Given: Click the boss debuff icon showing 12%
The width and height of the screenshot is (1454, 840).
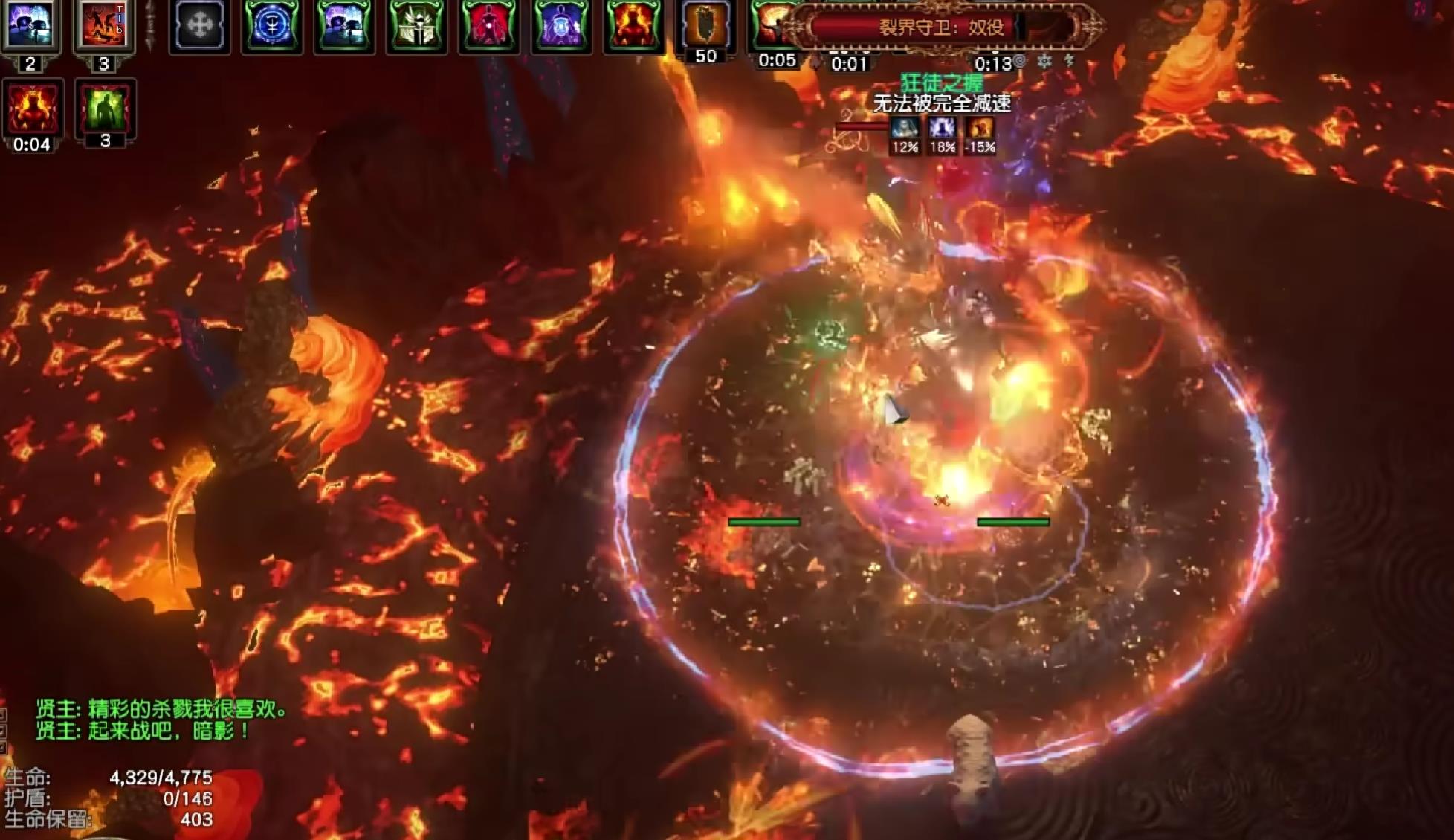Looking at the screenshot, I should [905, 130].
